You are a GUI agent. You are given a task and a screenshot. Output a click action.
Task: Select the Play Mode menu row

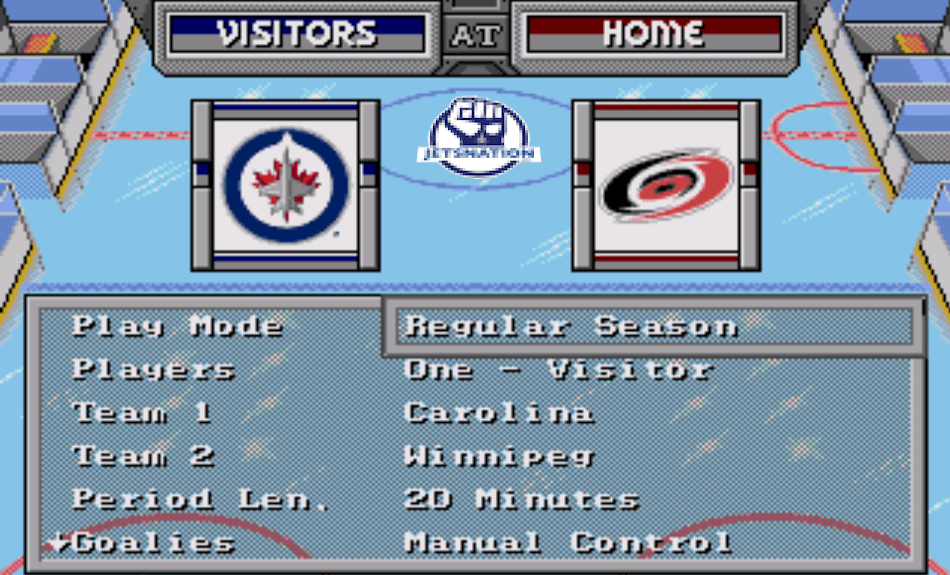(x=177, y=326)
